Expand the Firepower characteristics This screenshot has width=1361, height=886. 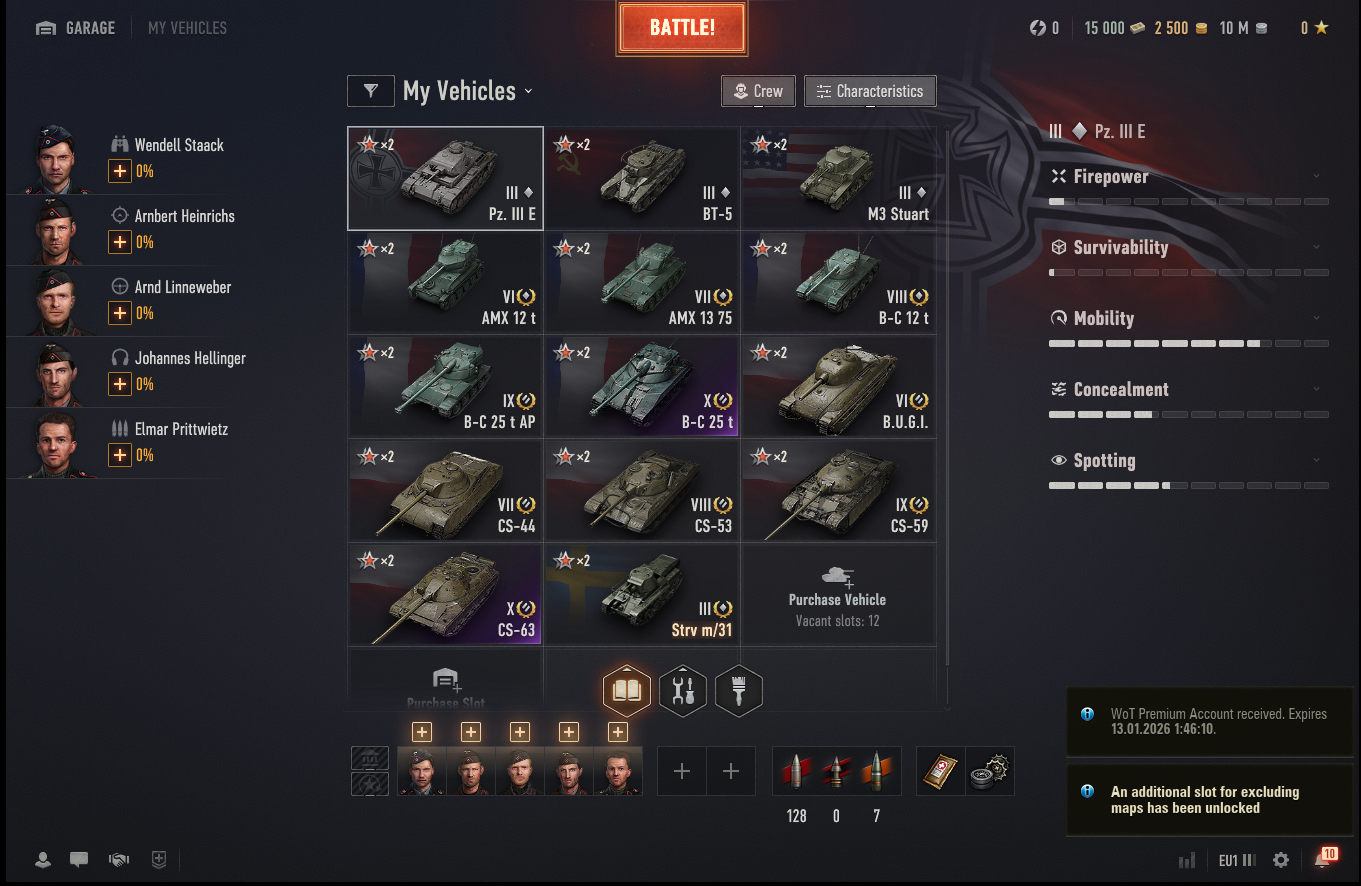[x=1189, y=177]
